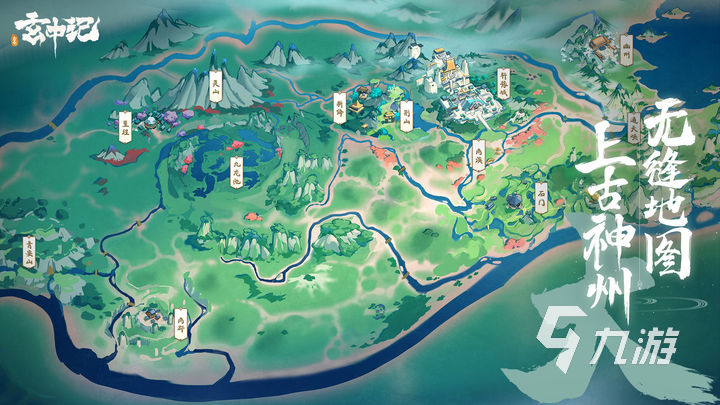The width and height of the screenshot is (720, 405).
Task: Choose the 南溪 location label
Action: (x=478, y=154)
